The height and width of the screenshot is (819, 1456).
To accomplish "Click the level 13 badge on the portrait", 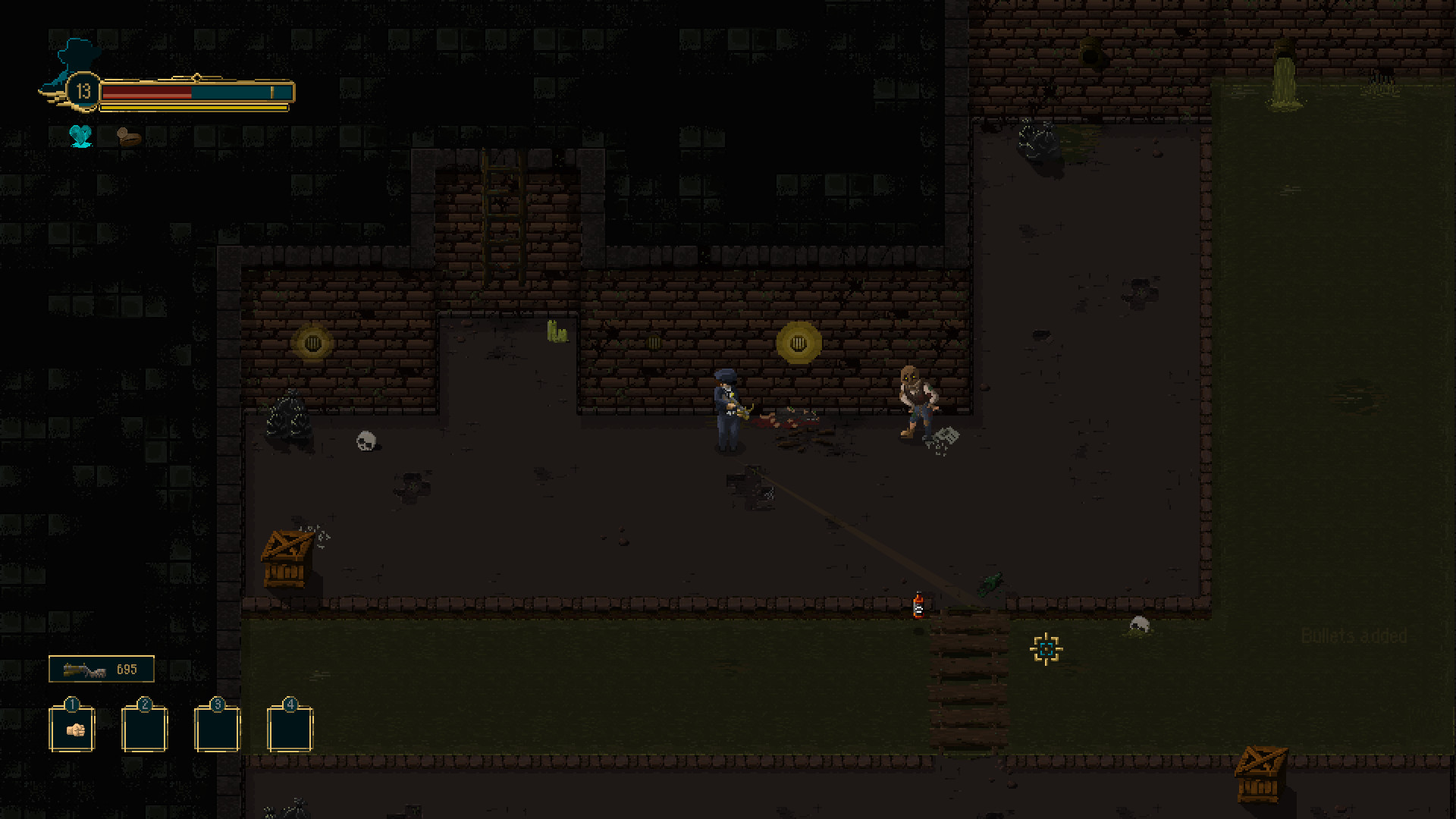I will coord(82,91).
